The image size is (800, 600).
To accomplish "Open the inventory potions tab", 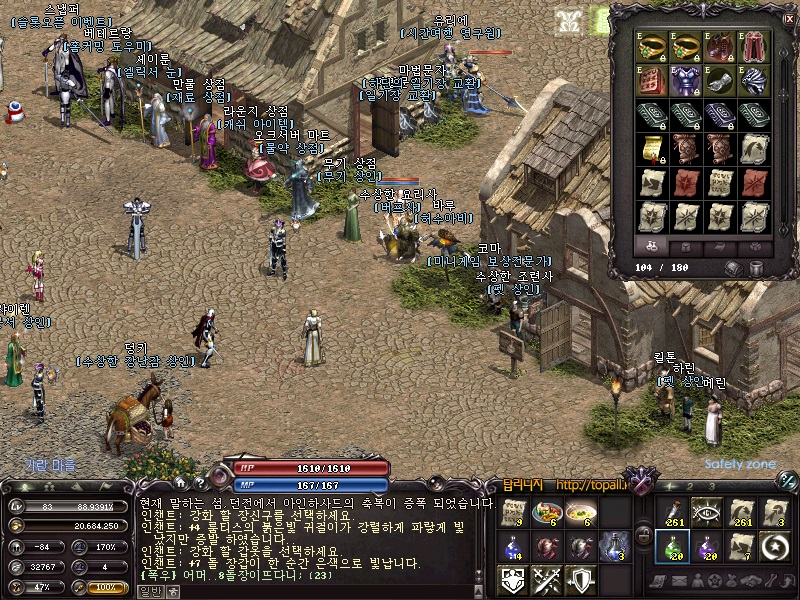I will click(651, 246).
